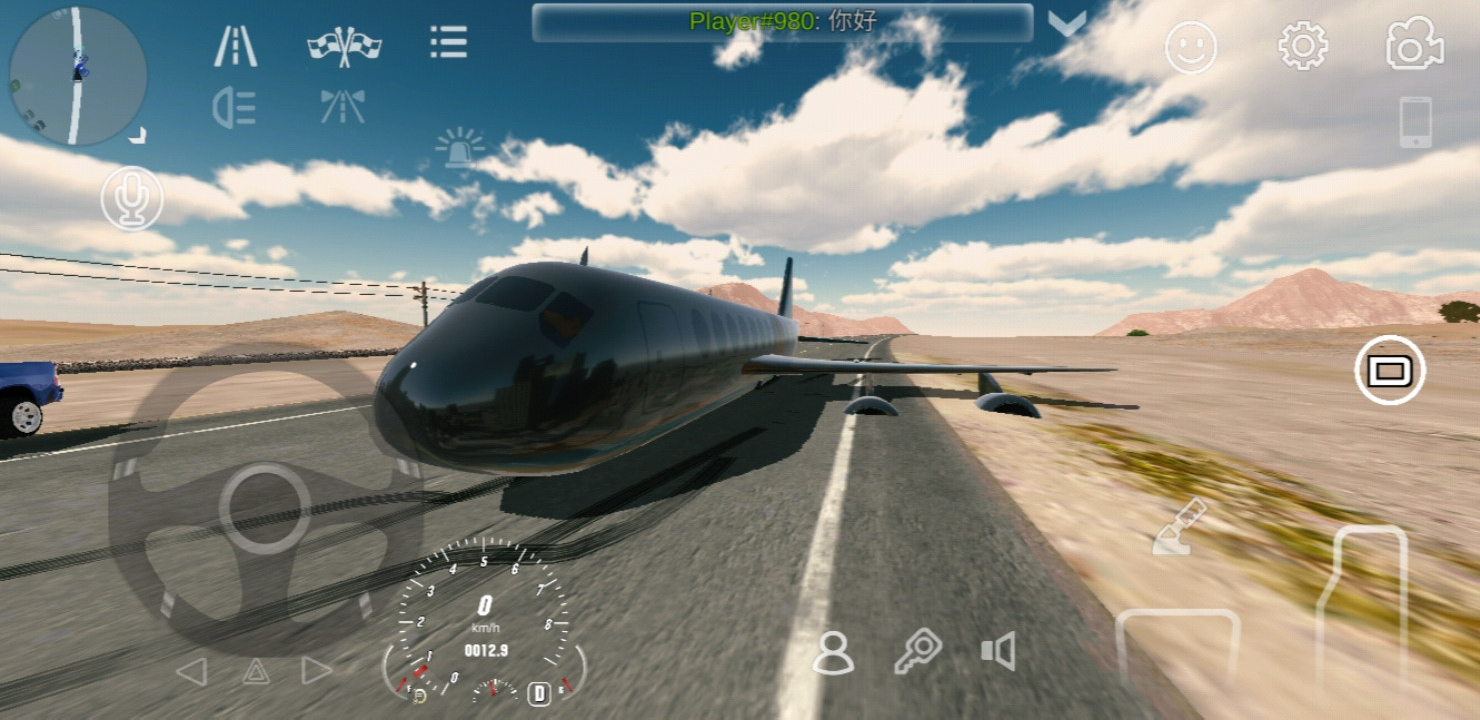Open the smiley face emote menu

(x=1191, y=47)
